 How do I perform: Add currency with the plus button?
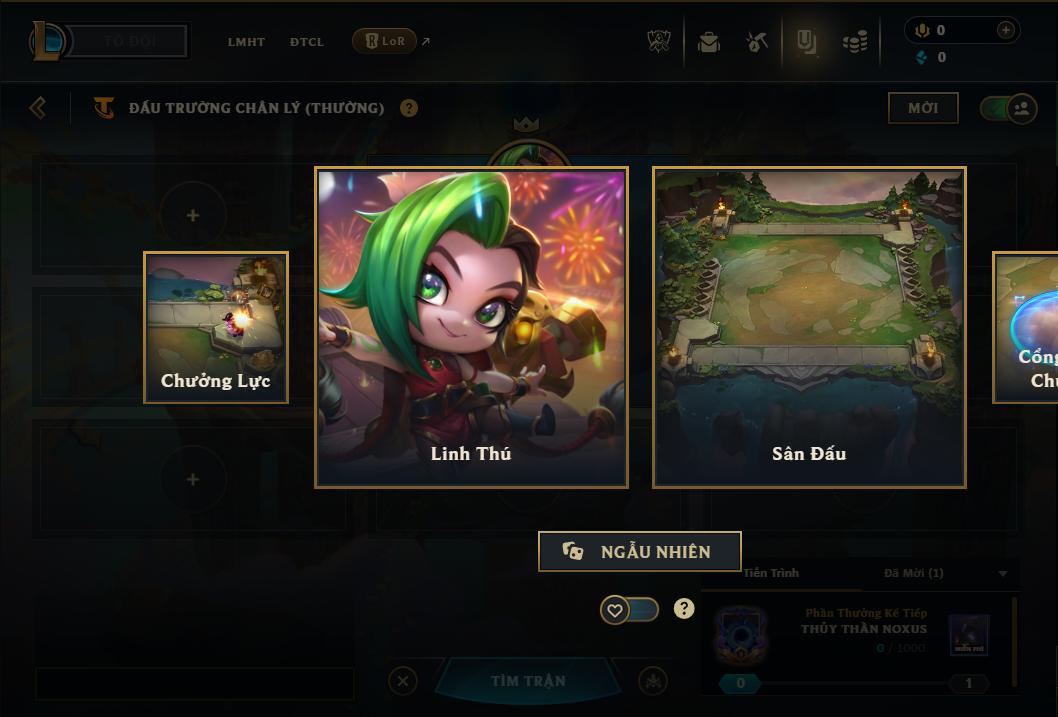tap(1005, 30)
